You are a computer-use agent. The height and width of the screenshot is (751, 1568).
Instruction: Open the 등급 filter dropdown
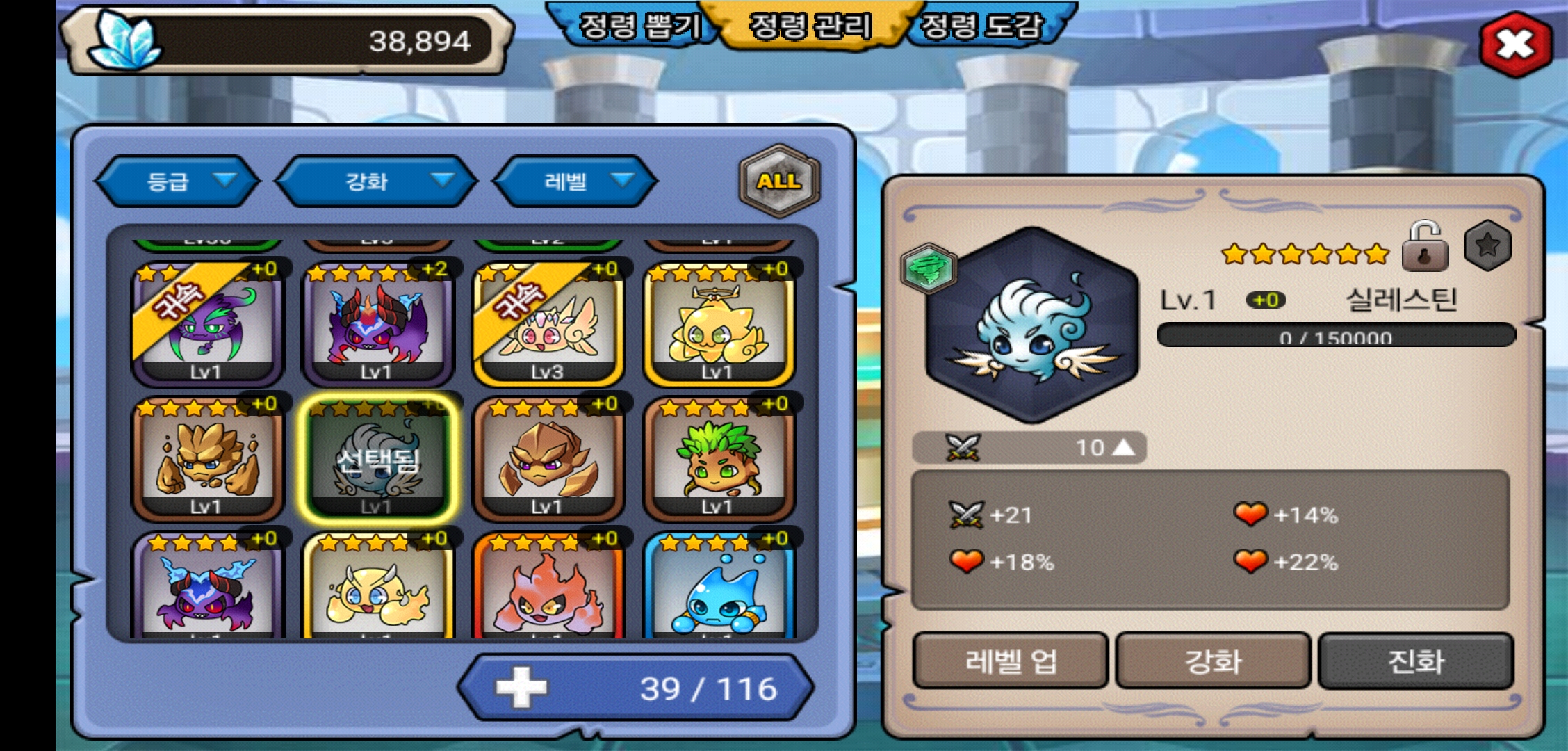pyautogui.click(x=177, y=181)
